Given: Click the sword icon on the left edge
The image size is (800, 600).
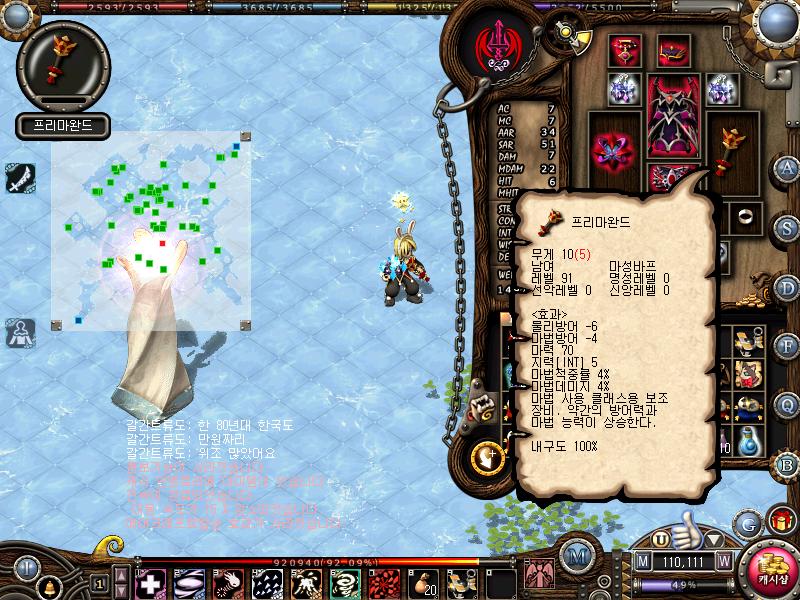Looking at the screenshot, I should point(20,178).
